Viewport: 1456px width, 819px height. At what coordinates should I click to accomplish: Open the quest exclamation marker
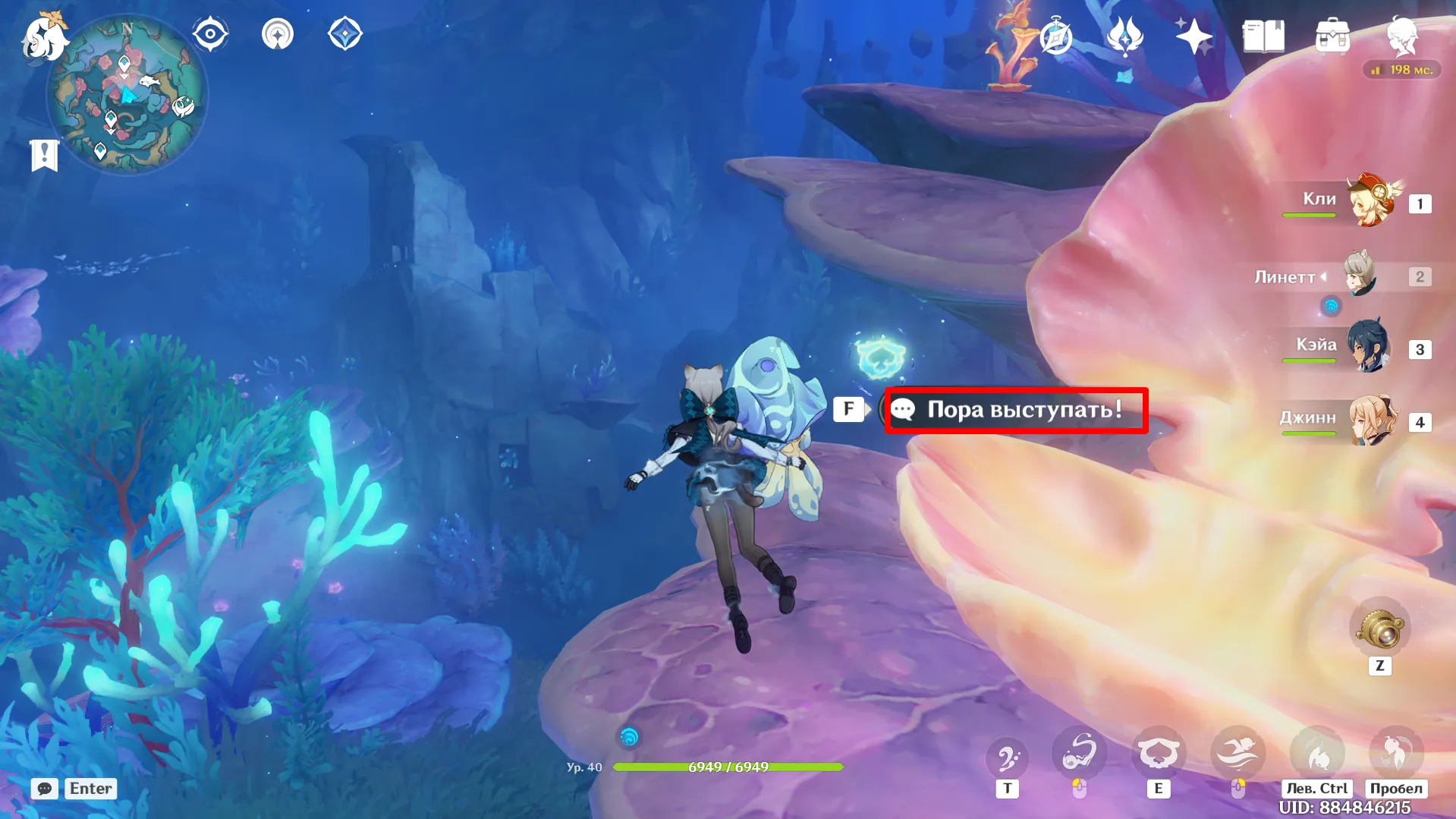(x=44, y=155)
